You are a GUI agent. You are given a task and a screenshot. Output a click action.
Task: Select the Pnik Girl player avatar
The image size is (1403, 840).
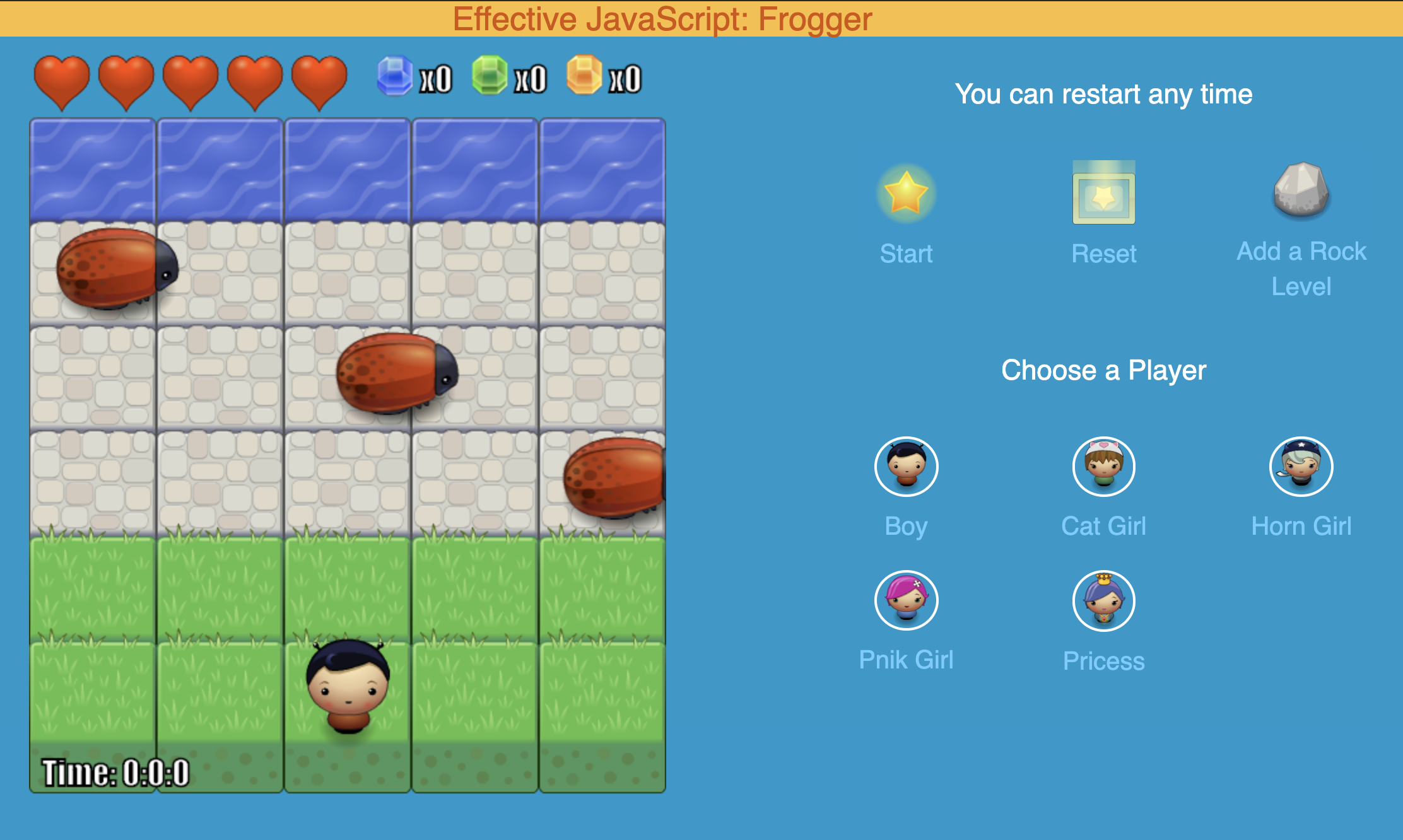(x=906, y=601)
